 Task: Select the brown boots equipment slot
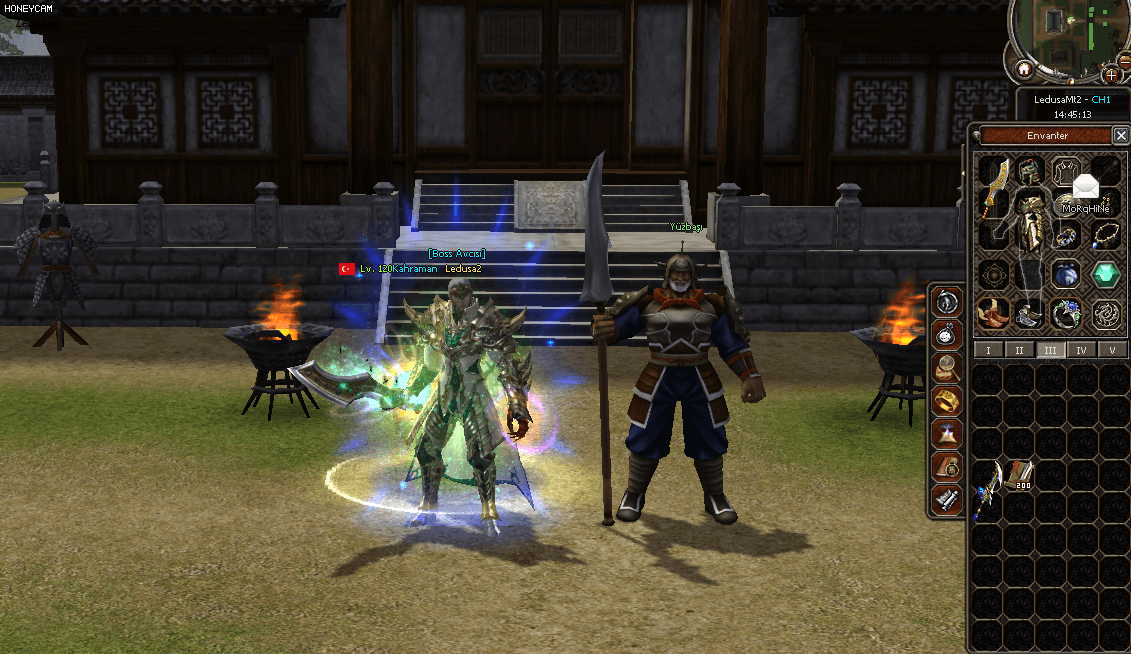[x=993, y=314]
